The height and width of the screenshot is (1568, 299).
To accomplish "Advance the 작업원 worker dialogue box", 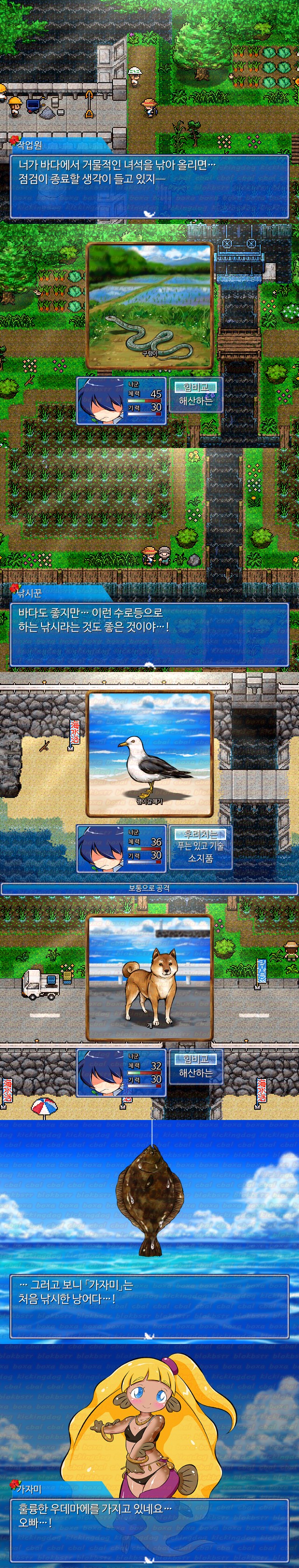I will tap(149, 187).
